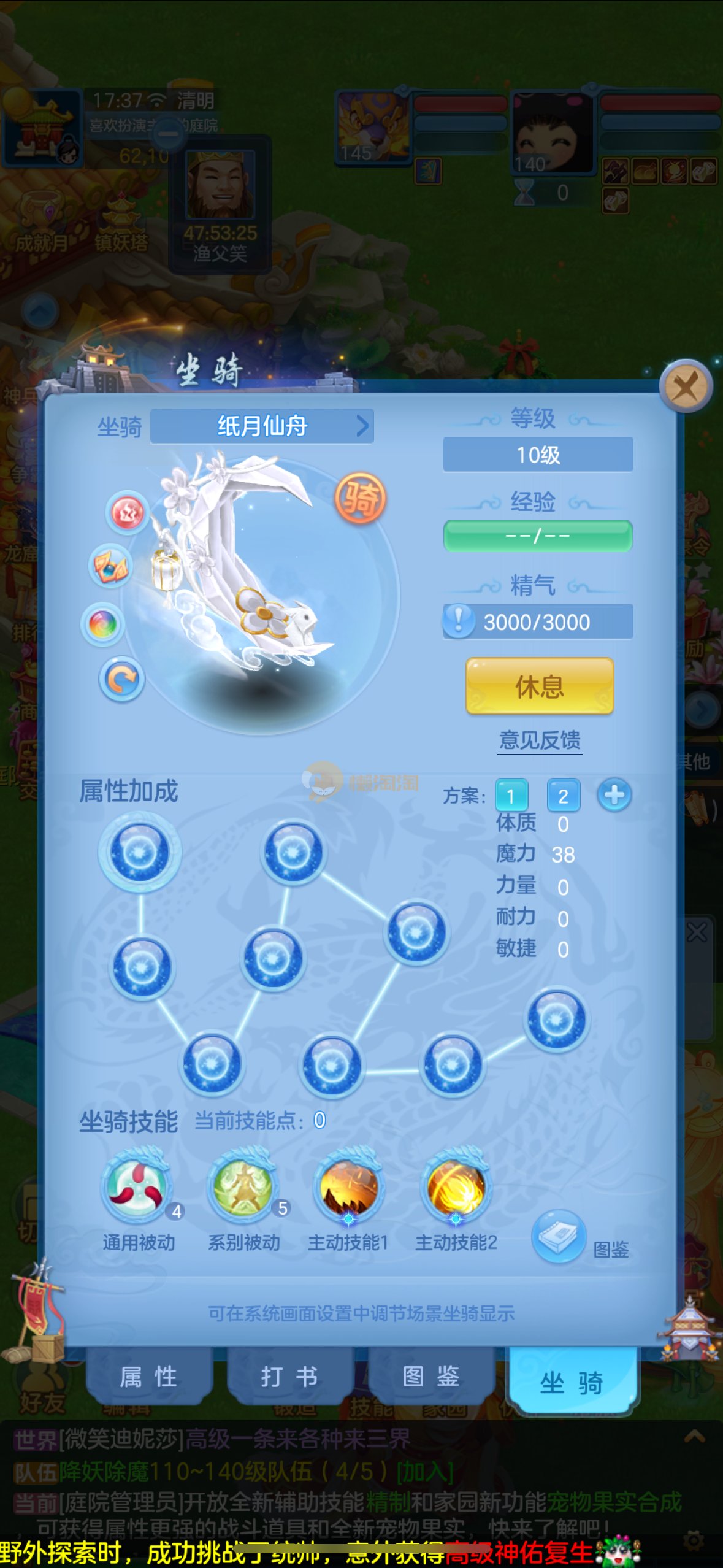Select the 坐骑 tab

click(572, 1383)
